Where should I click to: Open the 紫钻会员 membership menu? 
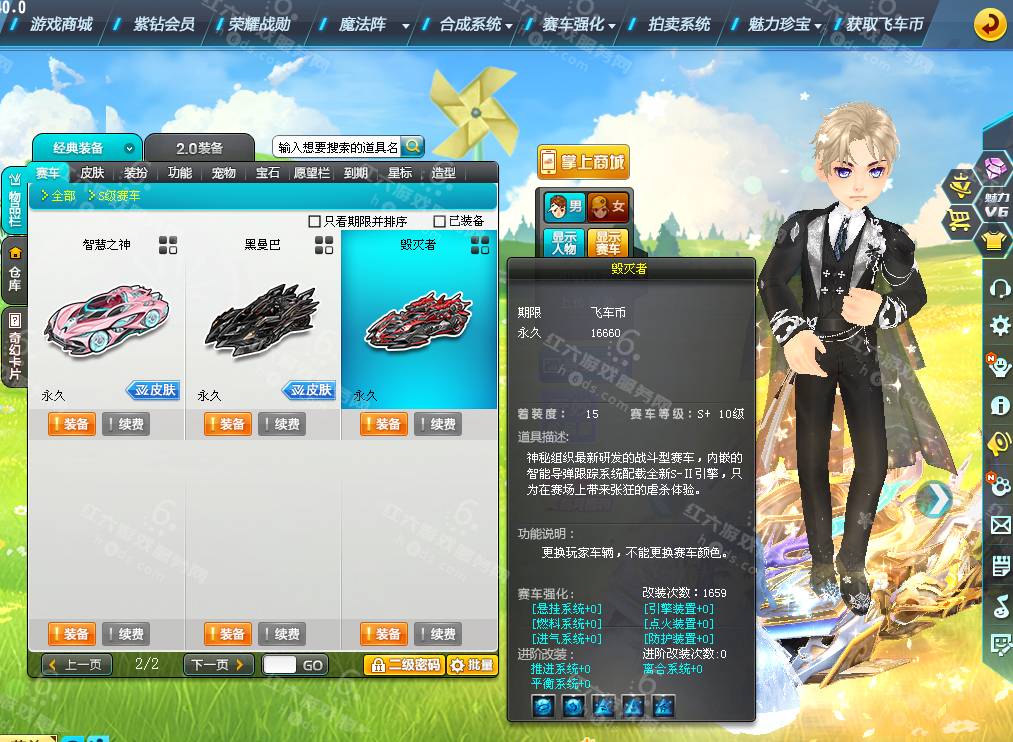point(164,23)
